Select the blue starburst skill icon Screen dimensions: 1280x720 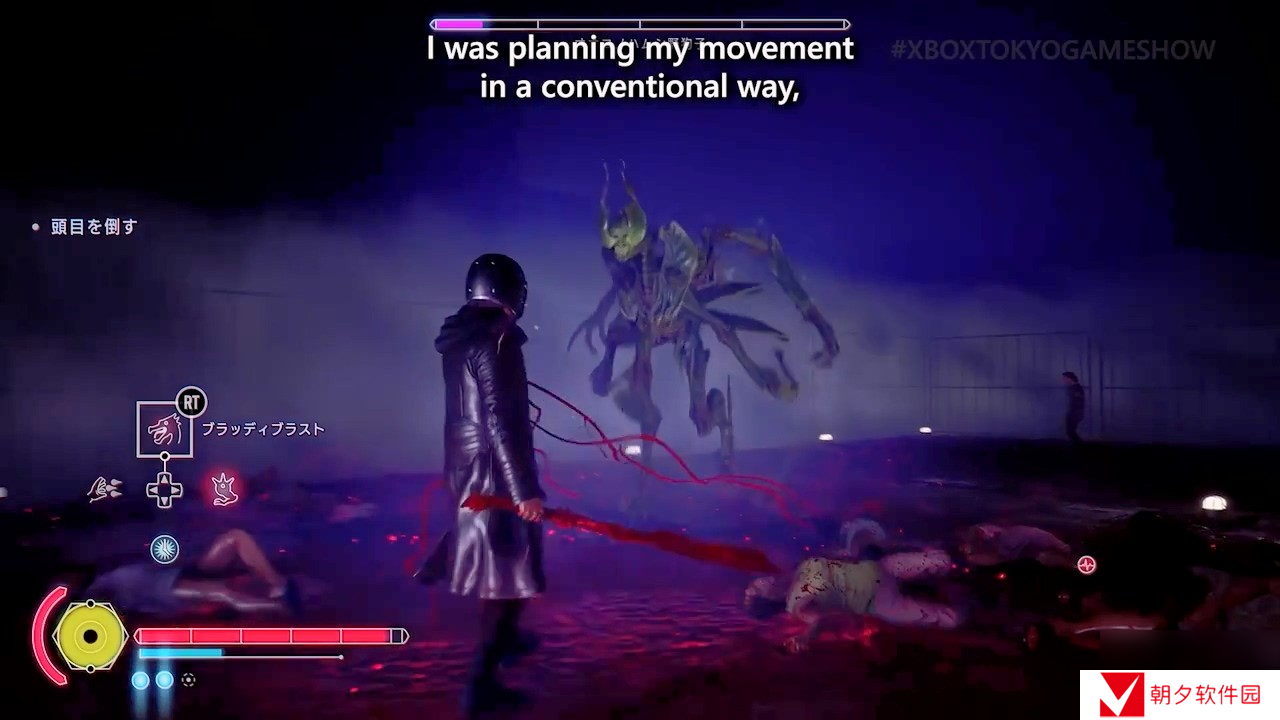[x=164, y=548]
